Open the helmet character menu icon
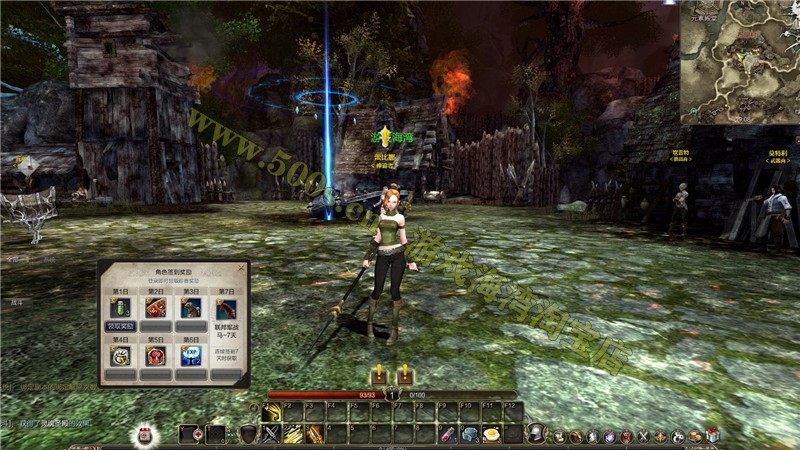The image size is (800, 450). (537, 434)
